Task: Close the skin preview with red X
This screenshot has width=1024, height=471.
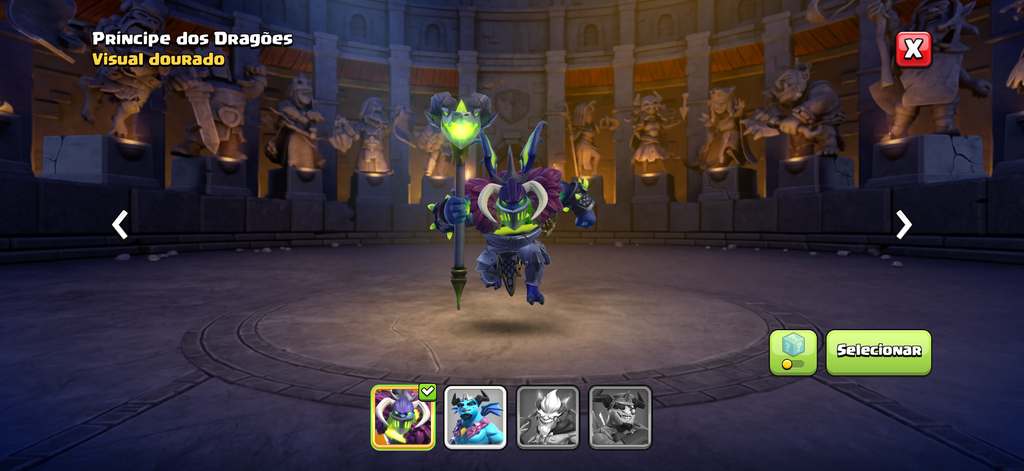Action: (x=913, y=49)
